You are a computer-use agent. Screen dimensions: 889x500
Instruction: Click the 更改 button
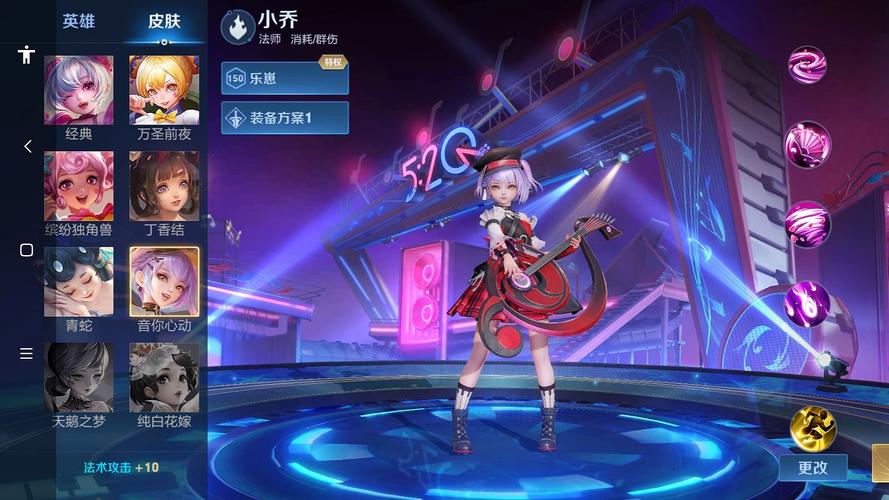click(x=813, y=467)
